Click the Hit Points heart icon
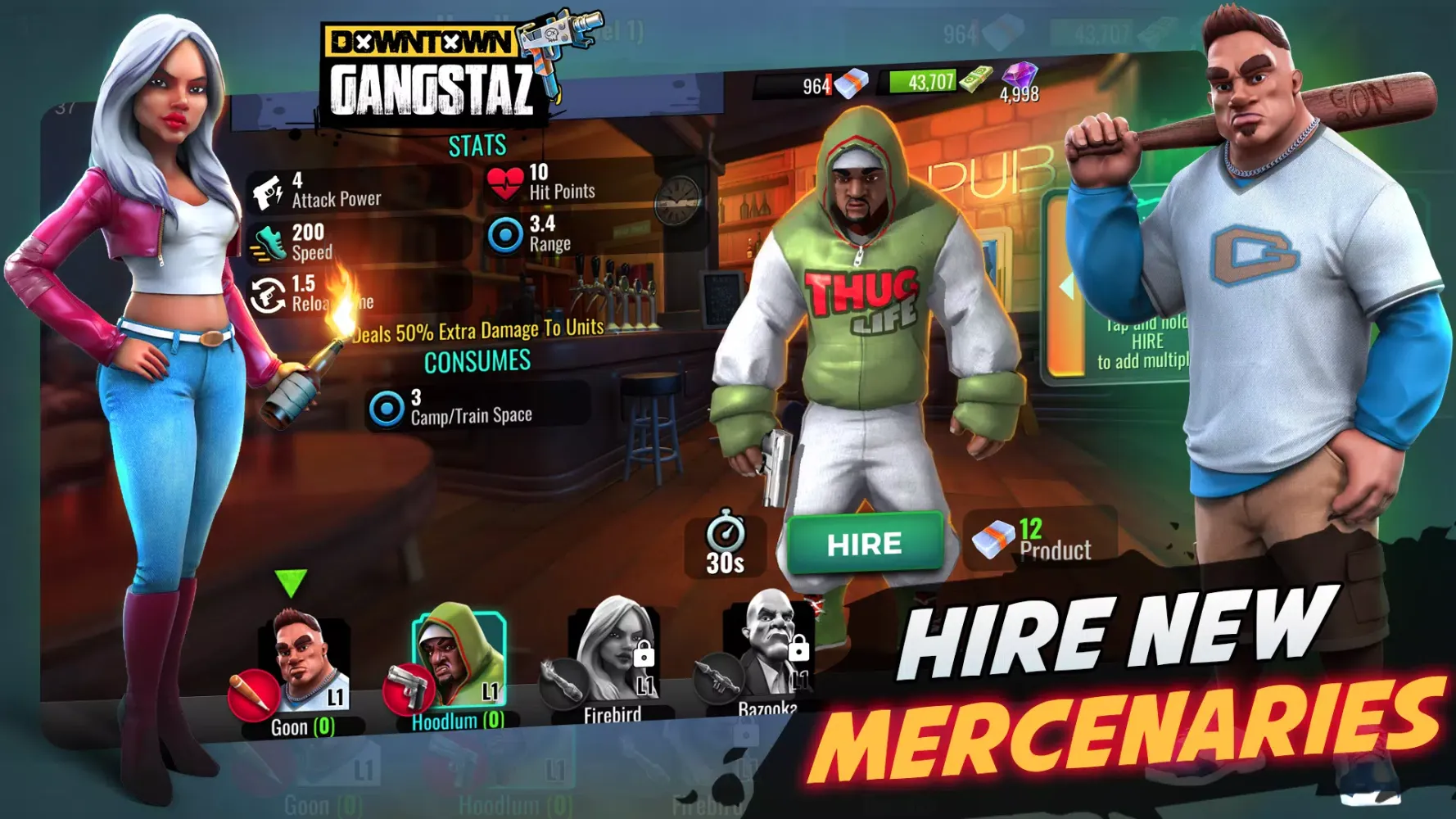 pos(504,183)
